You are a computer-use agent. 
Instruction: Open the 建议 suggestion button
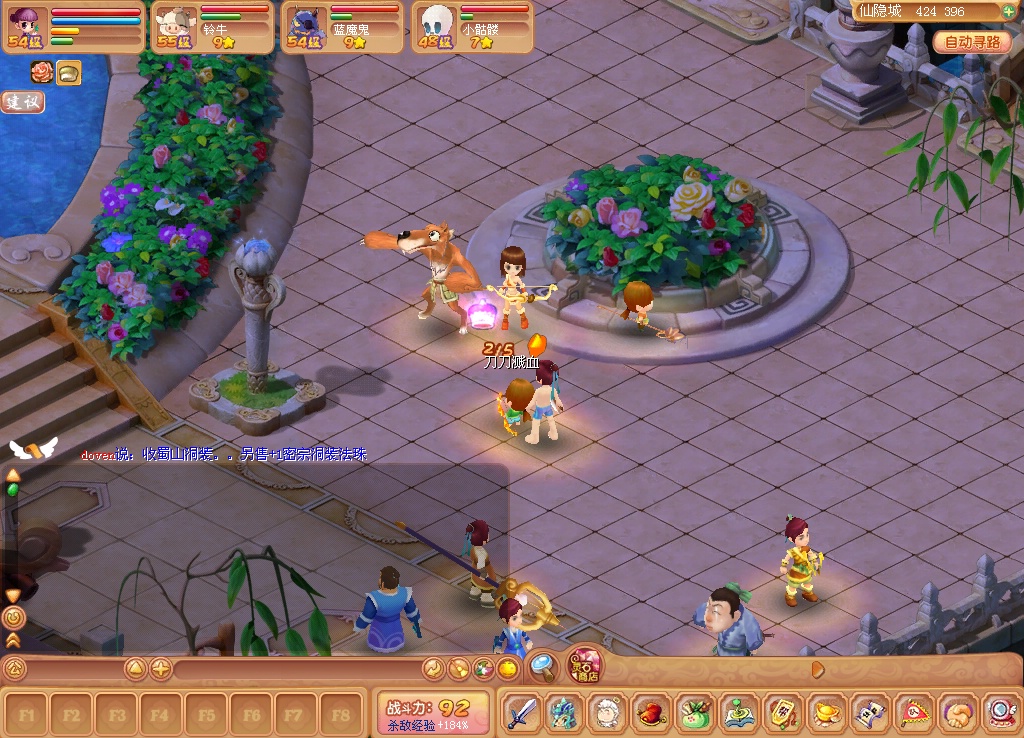point(22,102)
